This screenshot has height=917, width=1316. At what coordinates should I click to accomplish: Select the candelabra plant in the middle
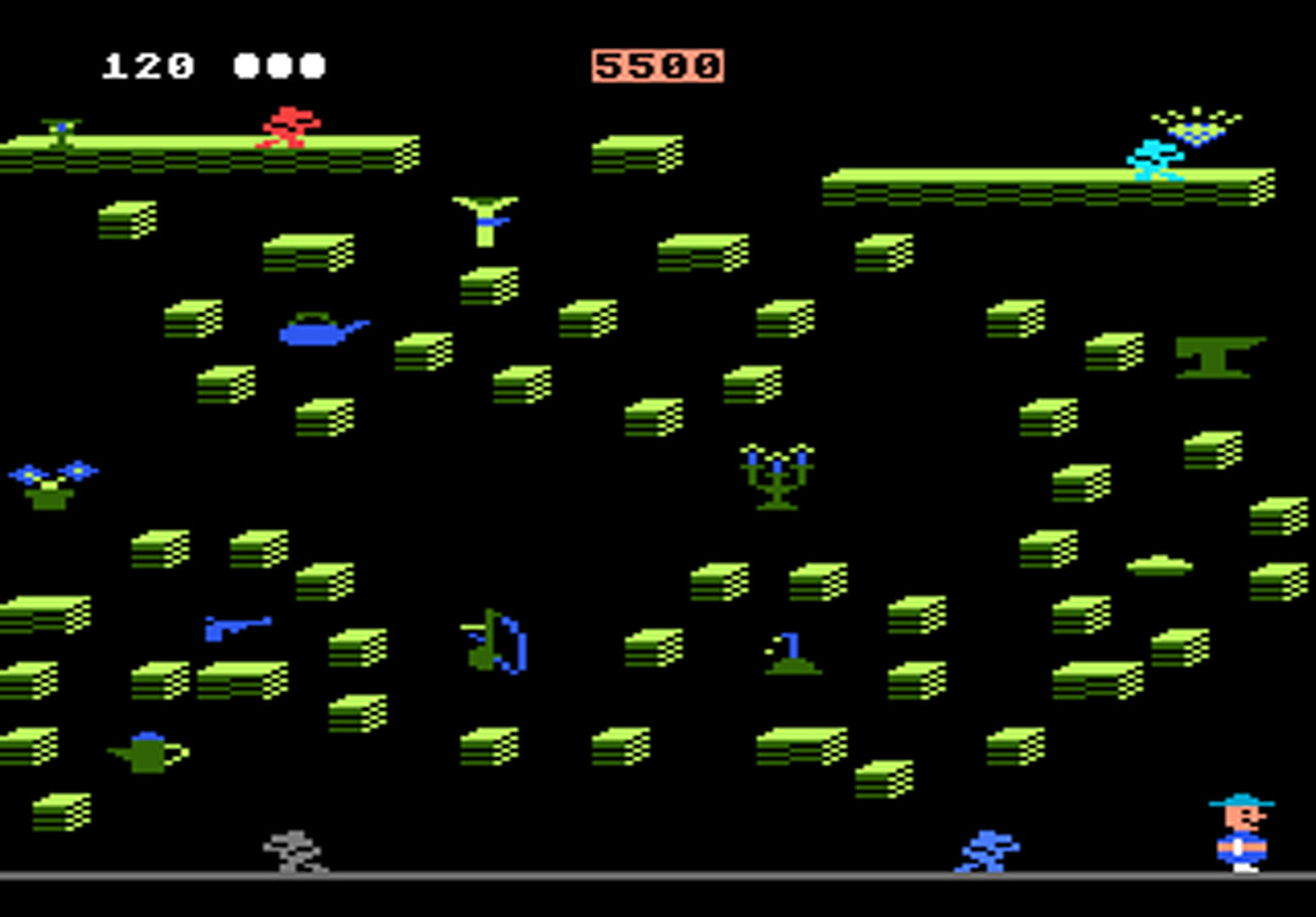coord(774,477)
